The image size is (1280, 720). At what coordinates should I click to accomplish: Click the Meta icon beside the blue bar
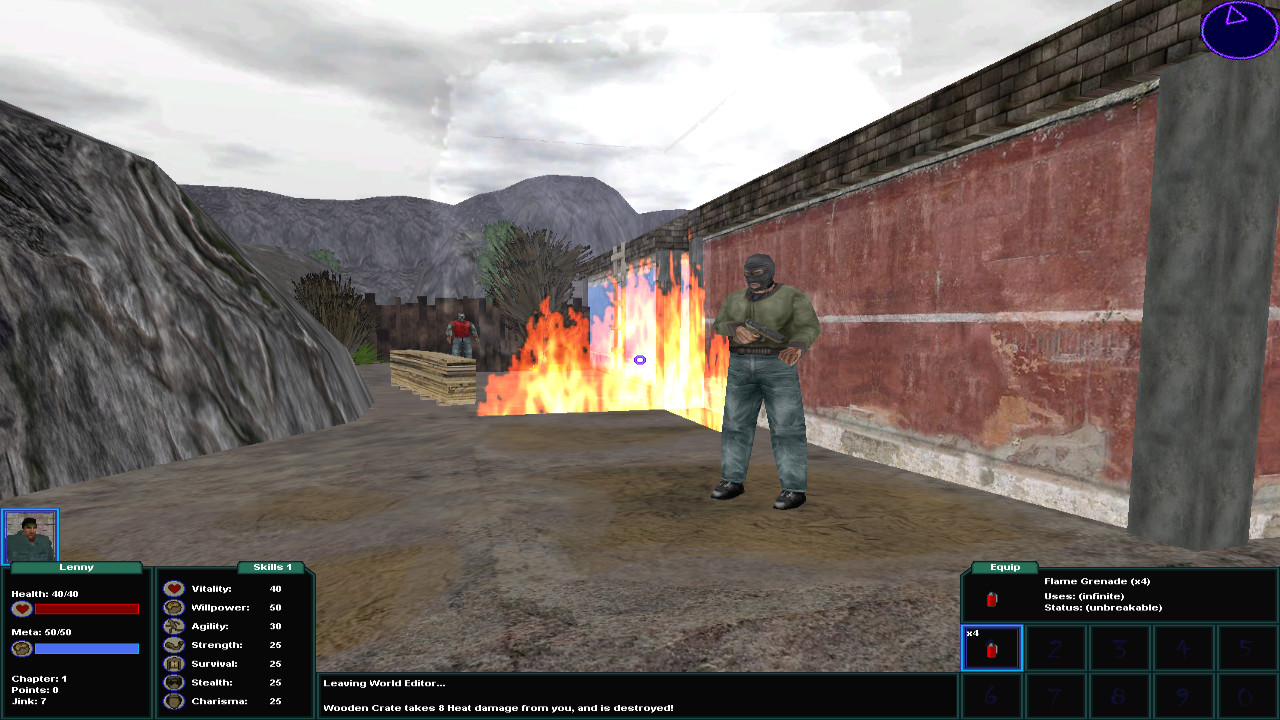tap(20, 648)
